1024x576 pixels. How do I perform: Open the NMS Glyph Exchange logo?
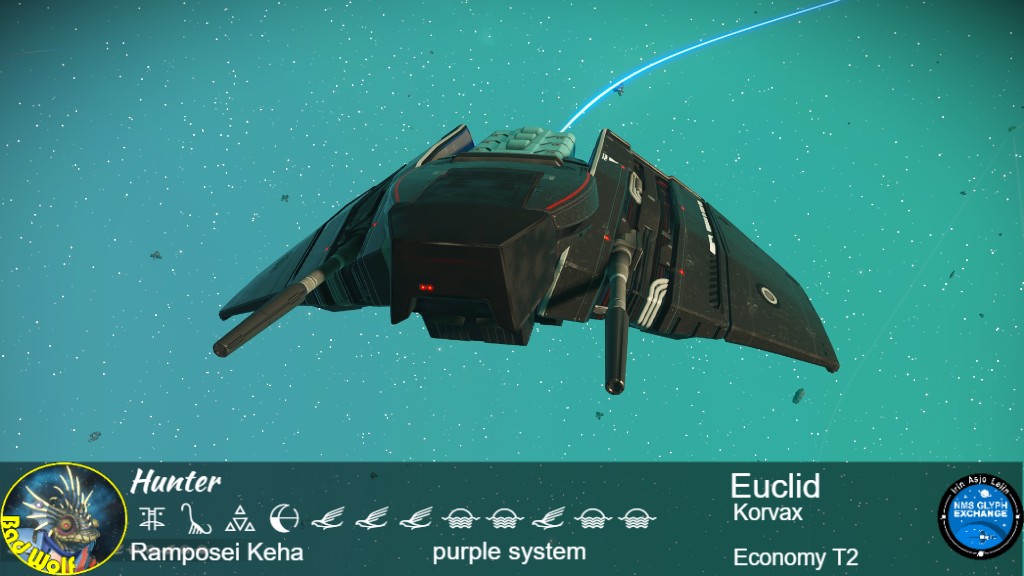[978, 518]
